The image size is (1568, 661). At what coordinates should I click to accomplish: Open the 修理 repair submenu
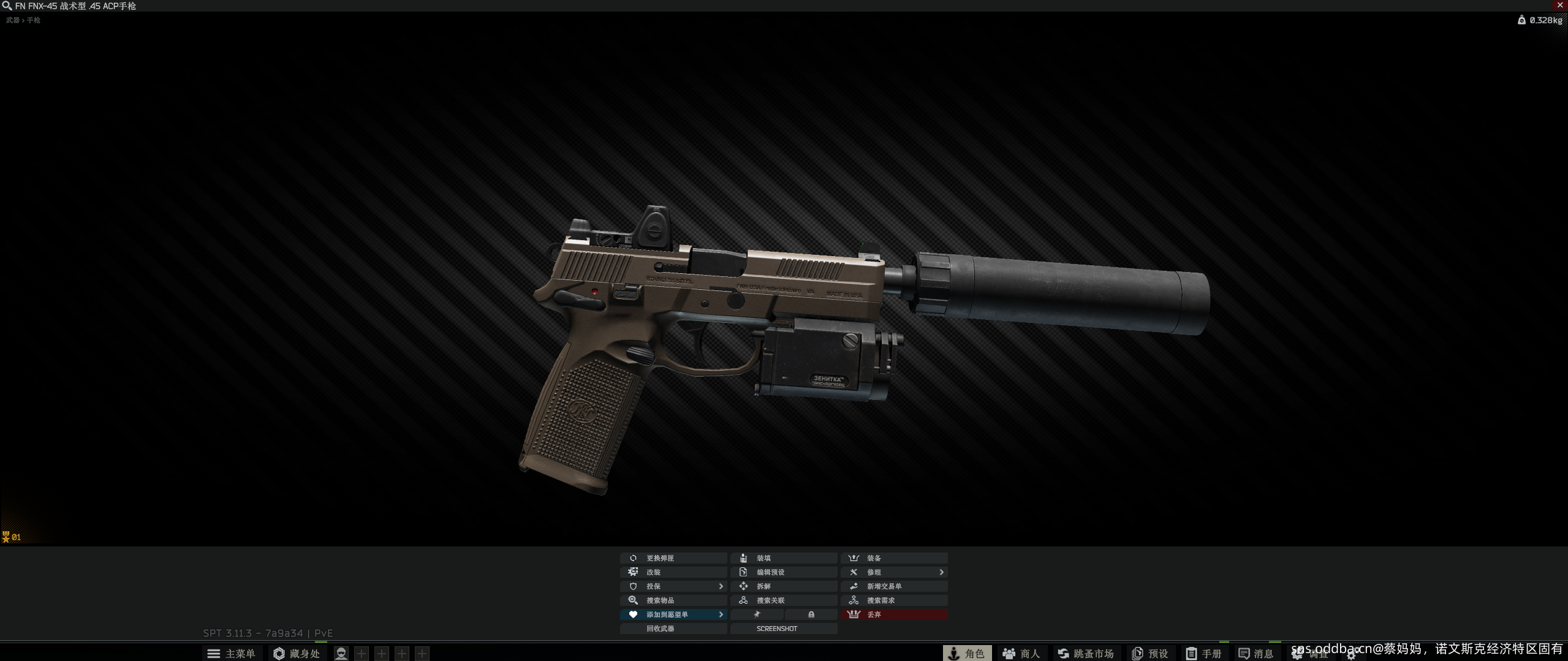pos(893,572)
